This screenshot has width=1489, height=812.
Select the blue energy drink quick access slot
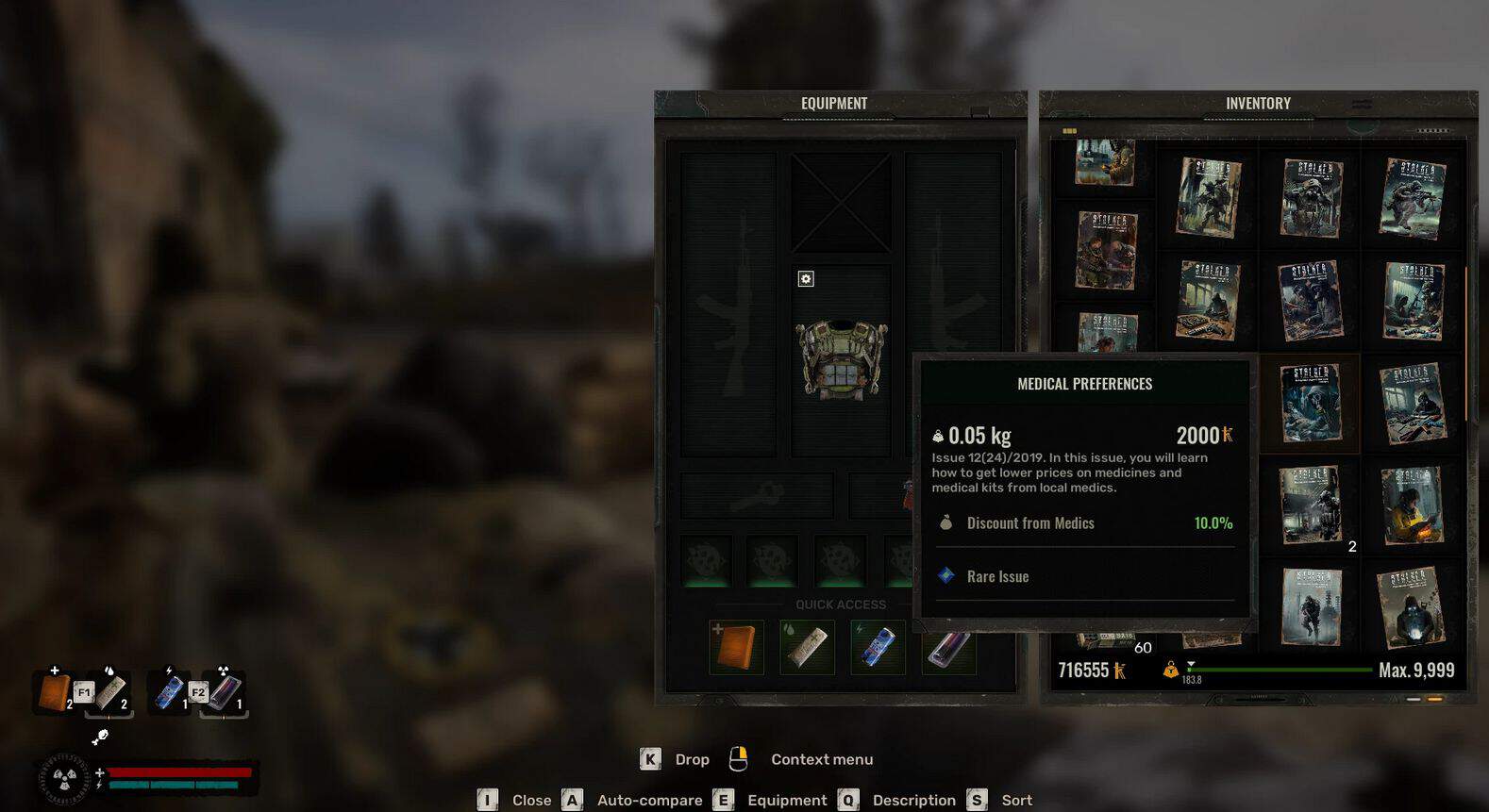[x=878, y=647]
